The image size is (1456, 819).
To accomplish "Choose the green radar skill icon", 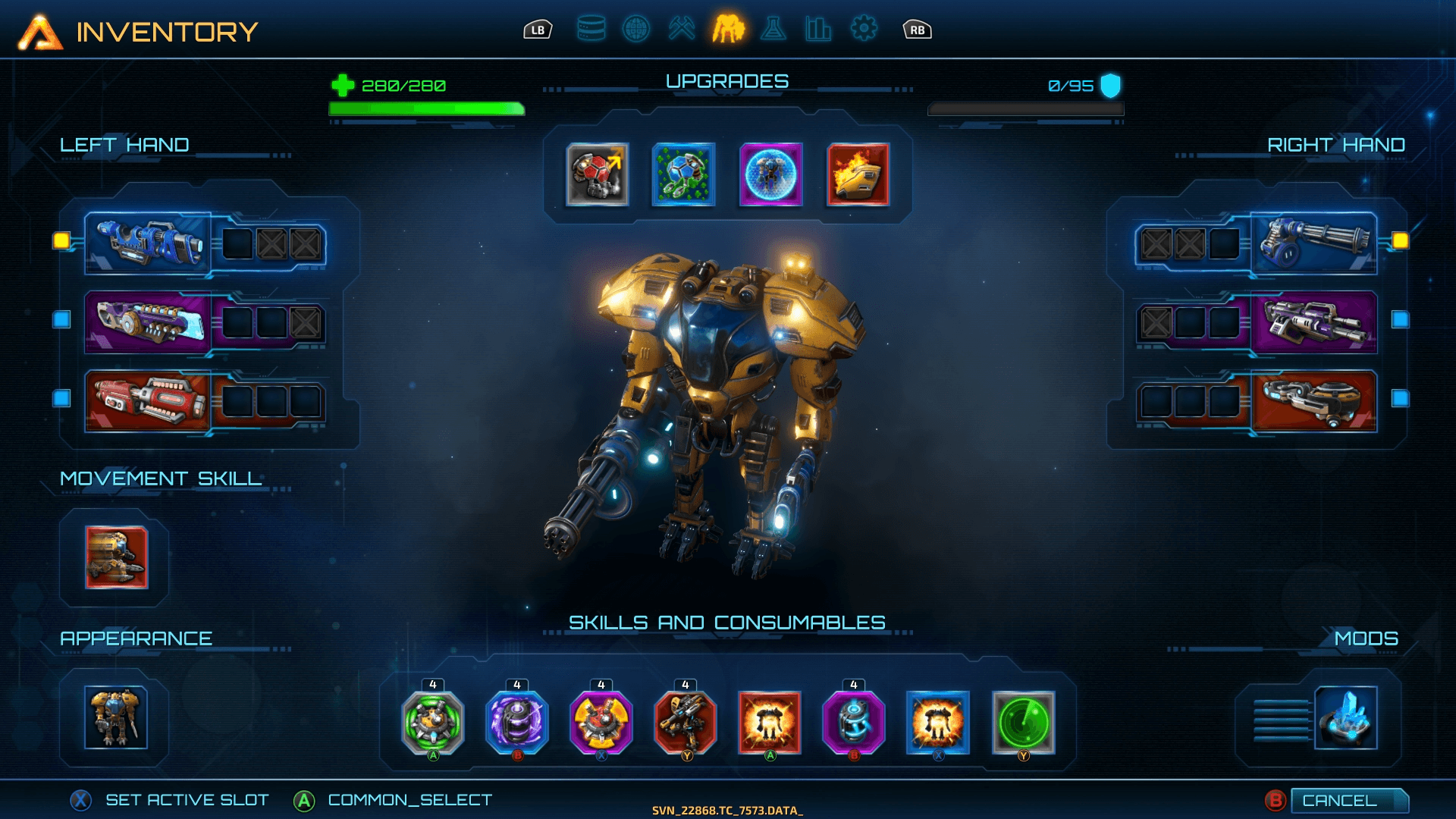I will click(1023, 723).
